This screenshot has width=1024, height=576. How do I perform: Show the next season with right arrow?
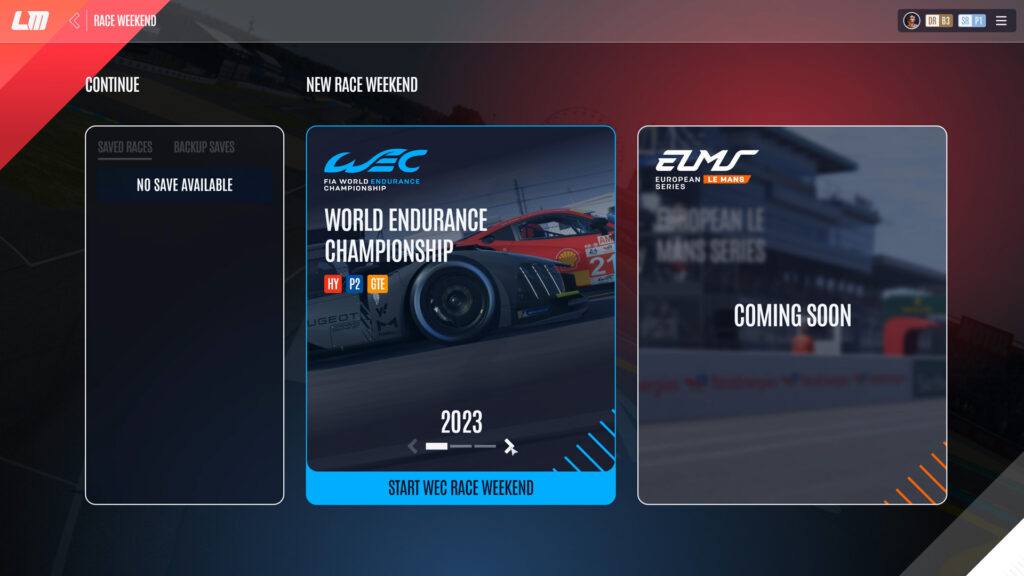click(x=511, y=447)
